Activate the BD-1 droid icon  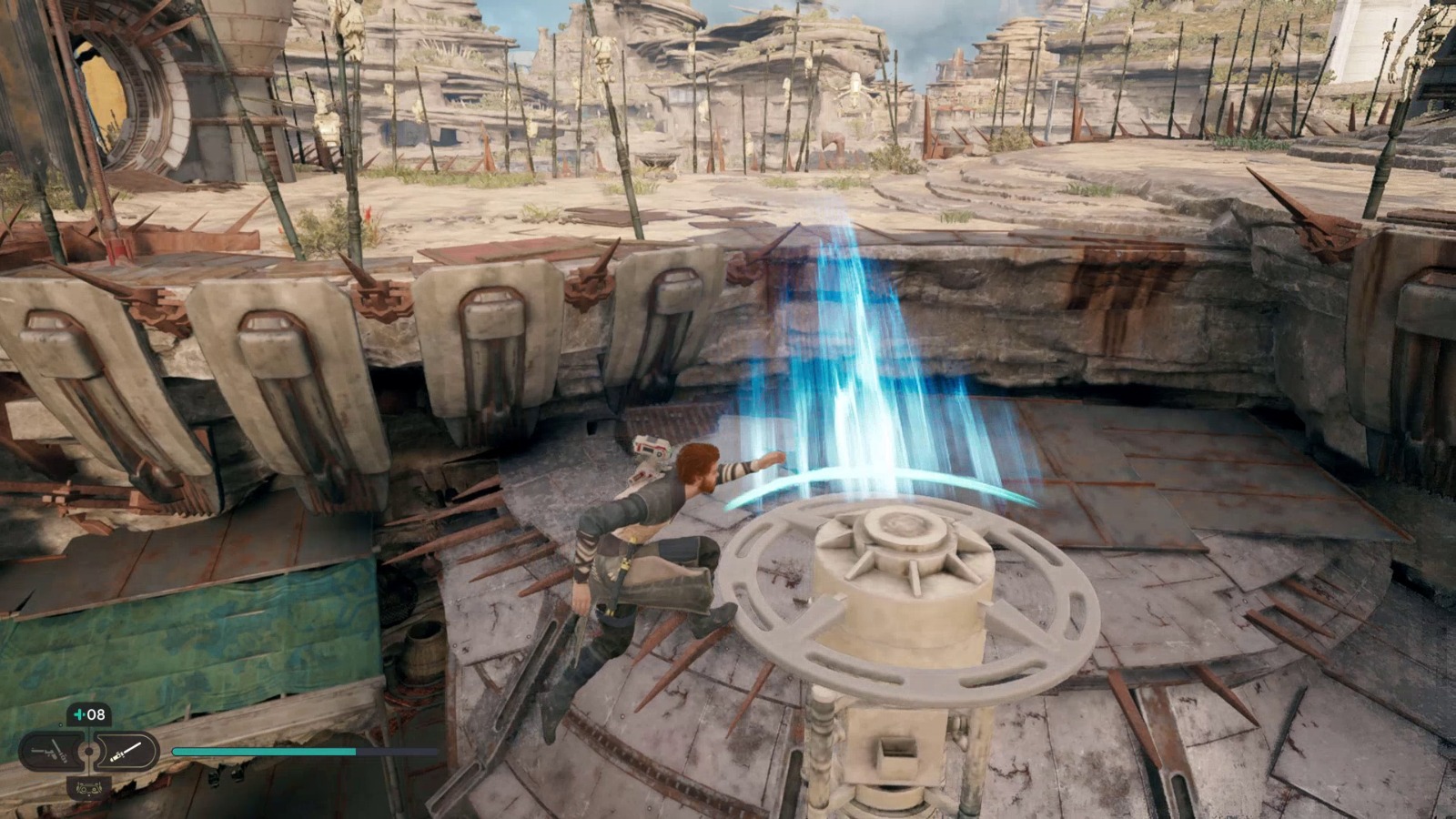coord(88,788)
